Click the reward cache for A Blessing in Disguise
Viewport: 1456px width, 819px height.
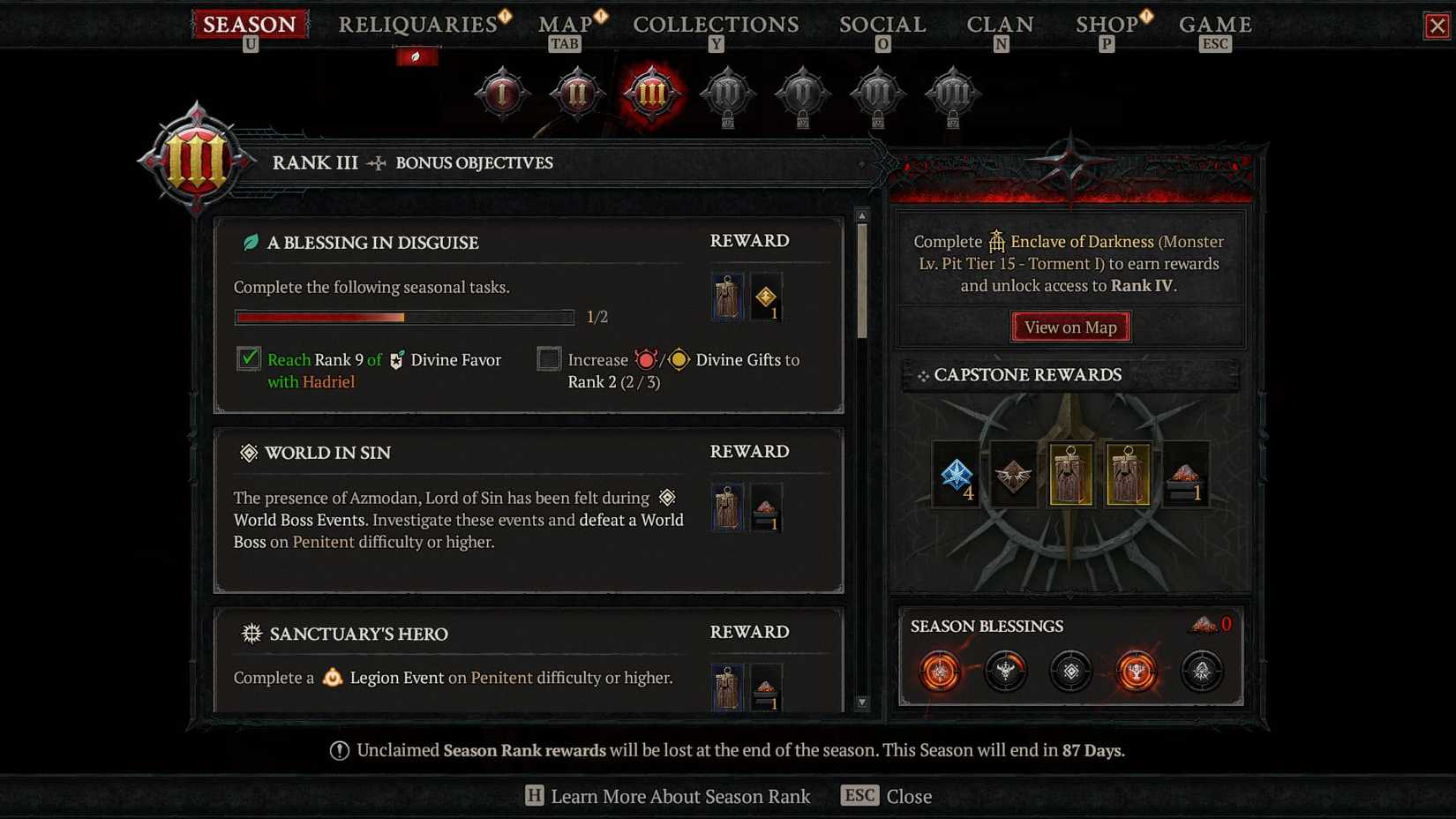point(726,296)
